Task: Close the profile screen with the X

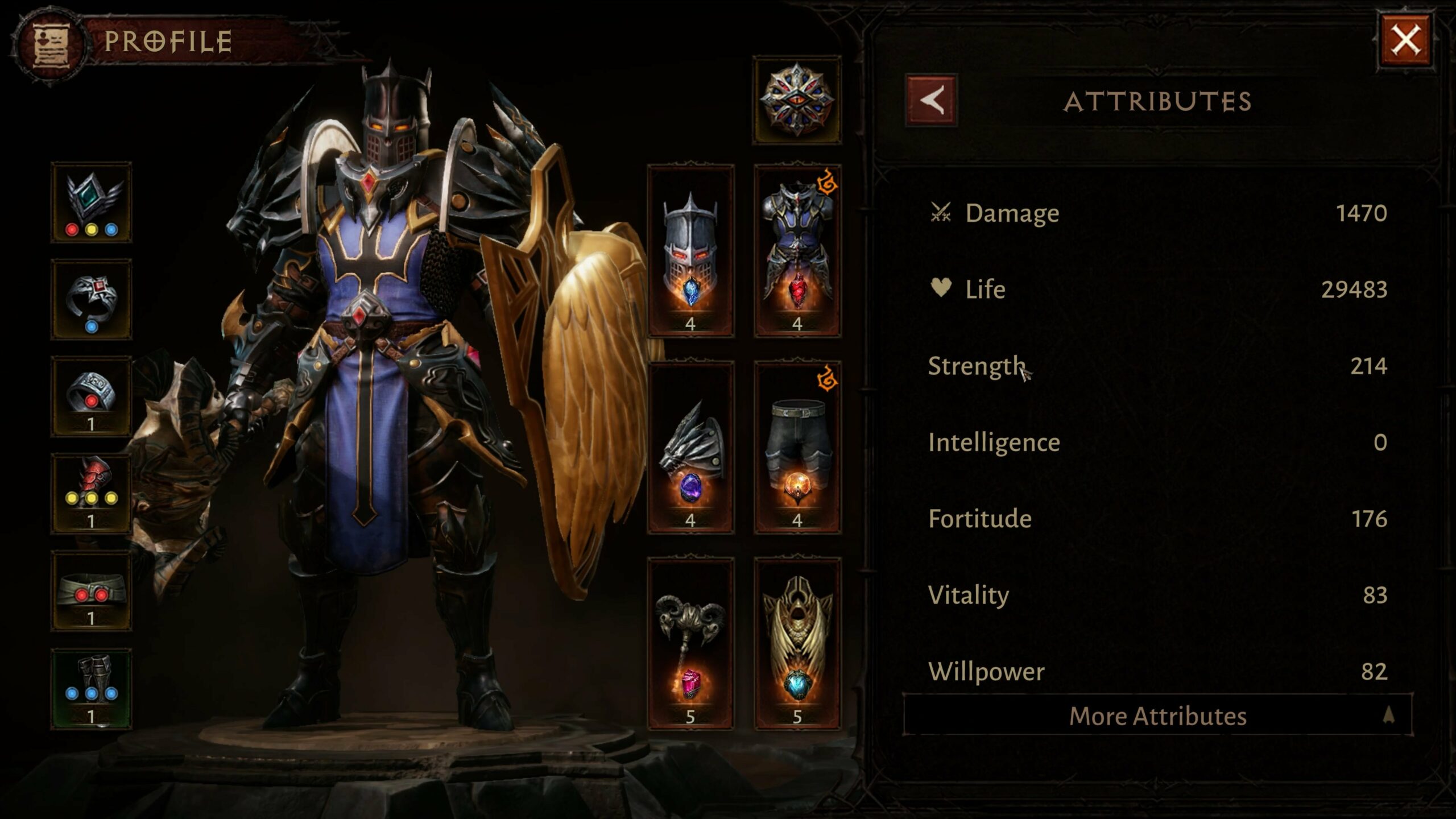Action: 1405,41
